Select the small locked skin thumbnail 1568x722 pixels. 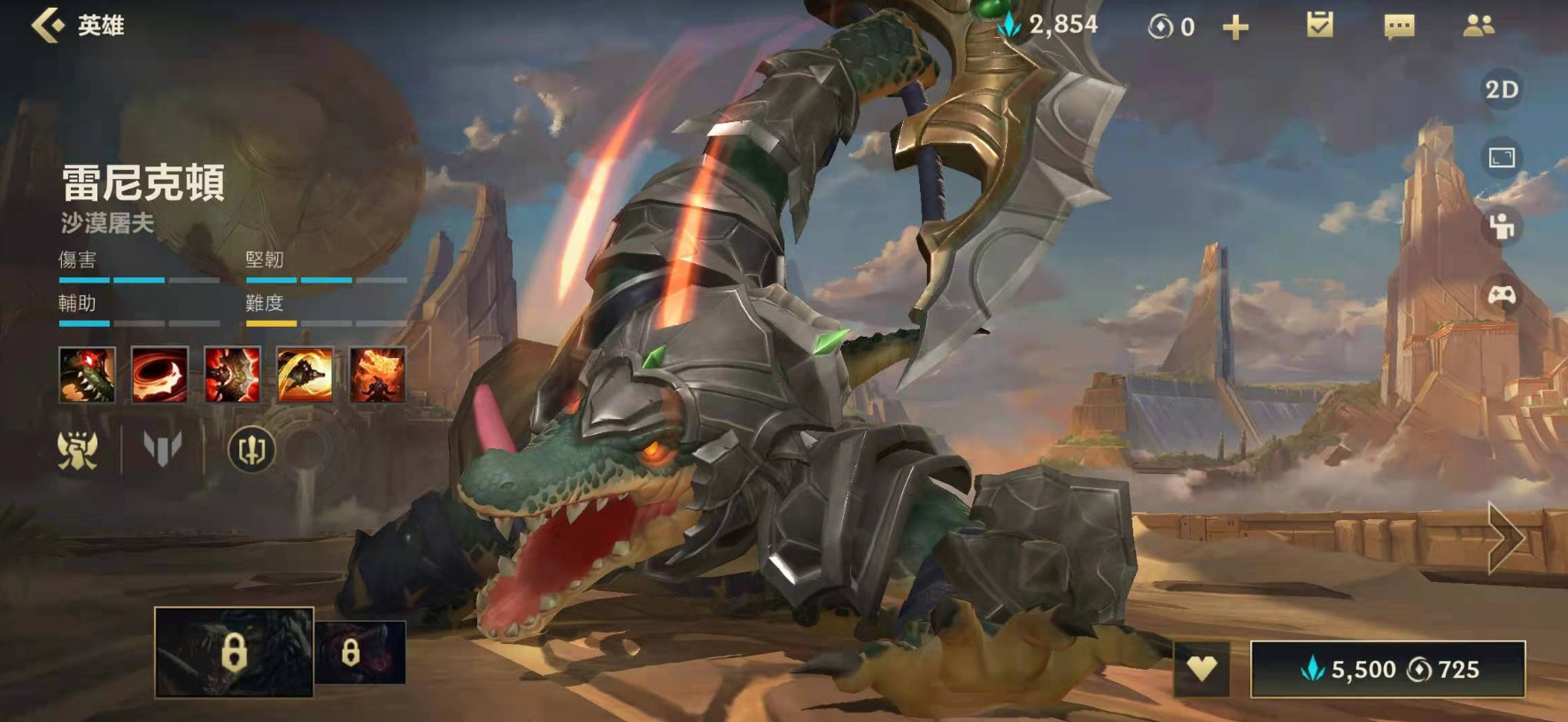[359, 653]
